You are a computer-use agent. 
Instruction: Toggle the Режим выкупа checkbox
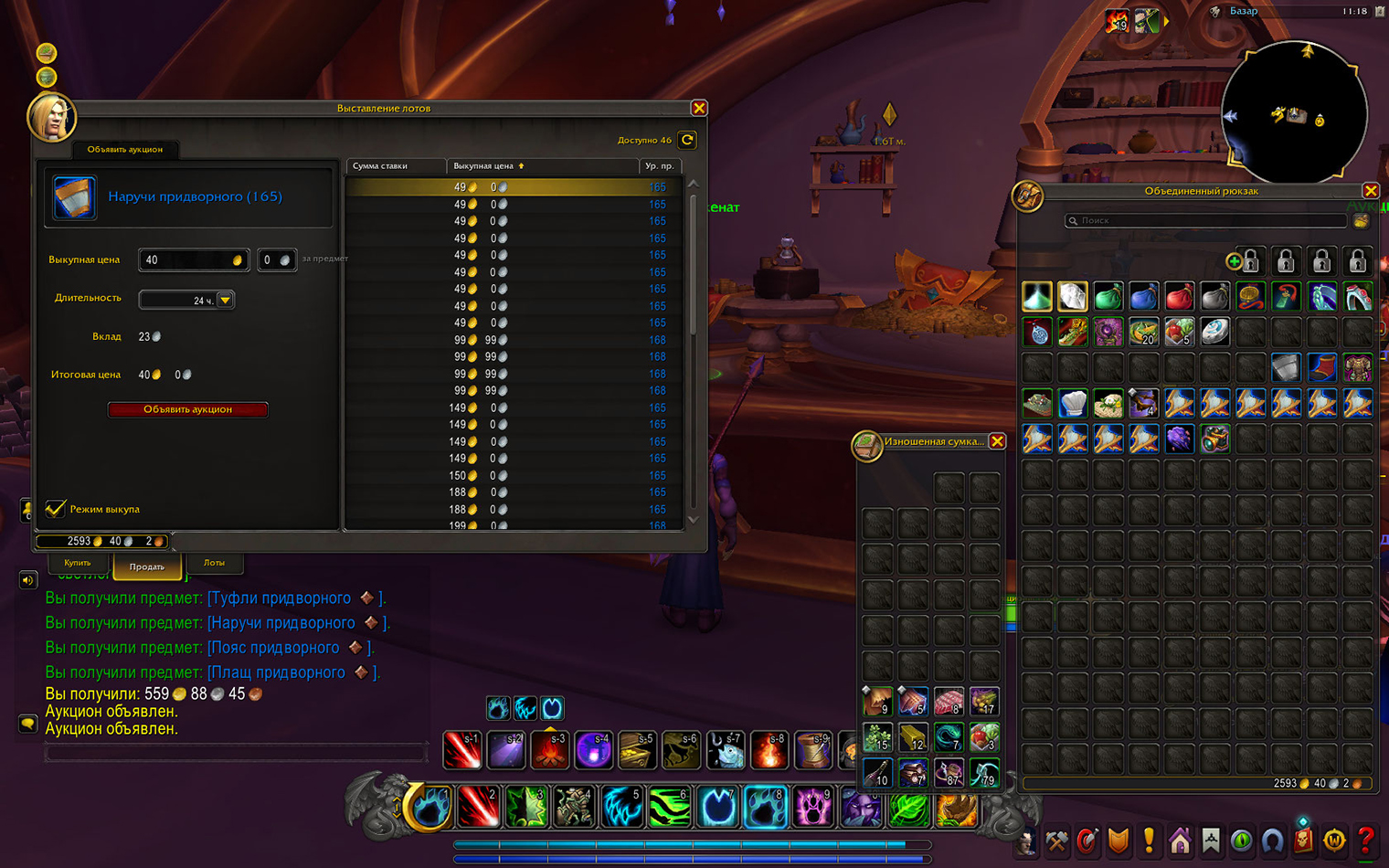[x=56, y=509]
